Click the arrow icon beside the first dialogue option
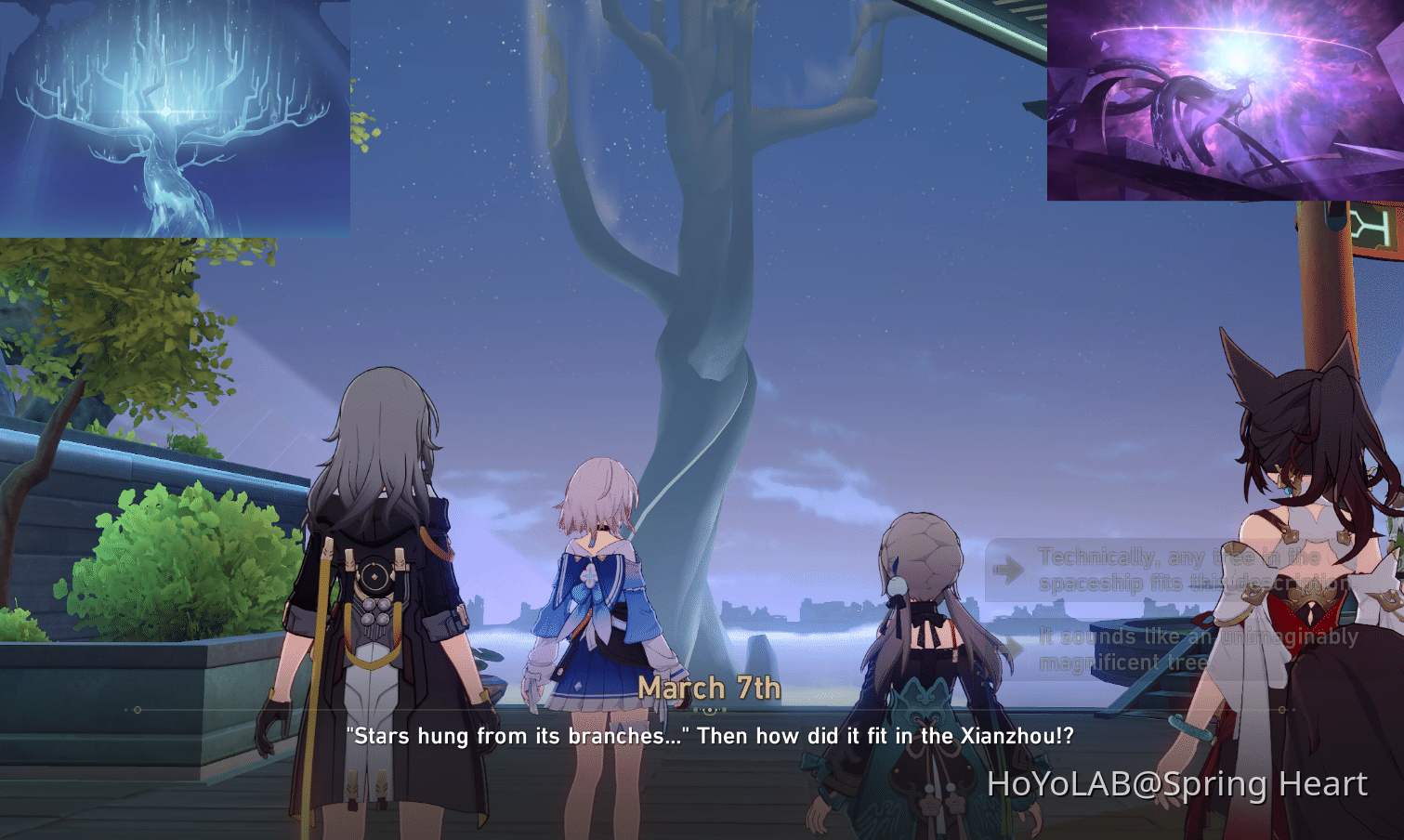Screen dimensions: 1404x840 click(x=1009, y=570)
